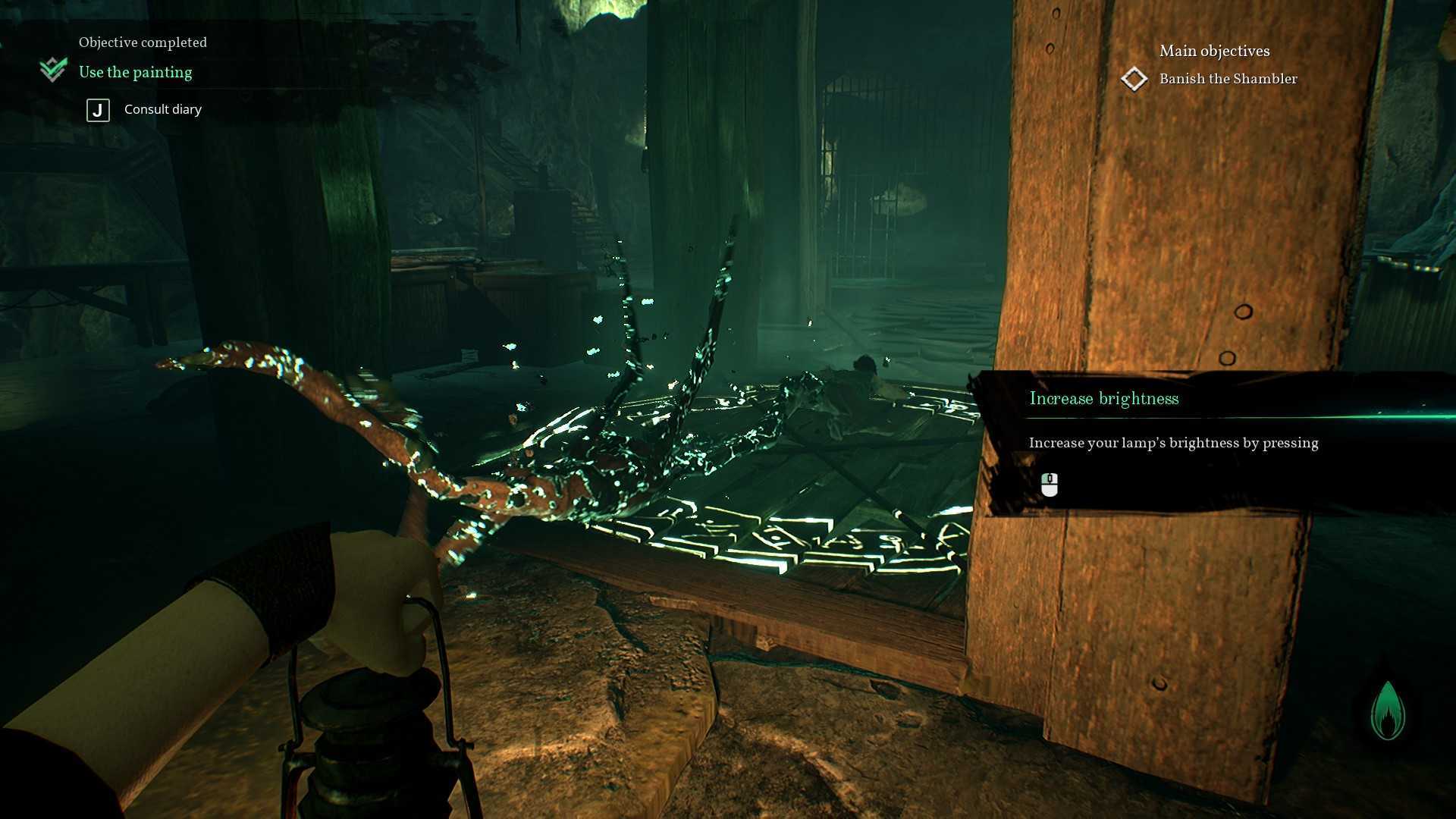Viewport: 1456px width, 819px height.
Task: Click the green flame lamp icon
Action: pyautogui.click(x=1388, y=711)
